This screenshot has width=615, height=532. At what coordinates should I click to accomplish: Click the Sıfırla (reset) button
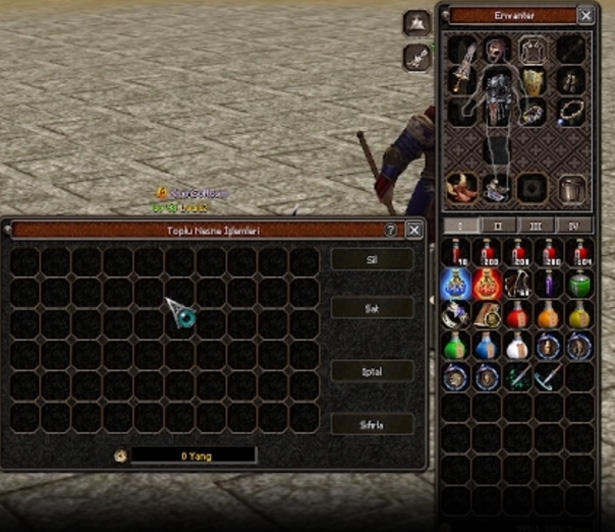(372, 424)
